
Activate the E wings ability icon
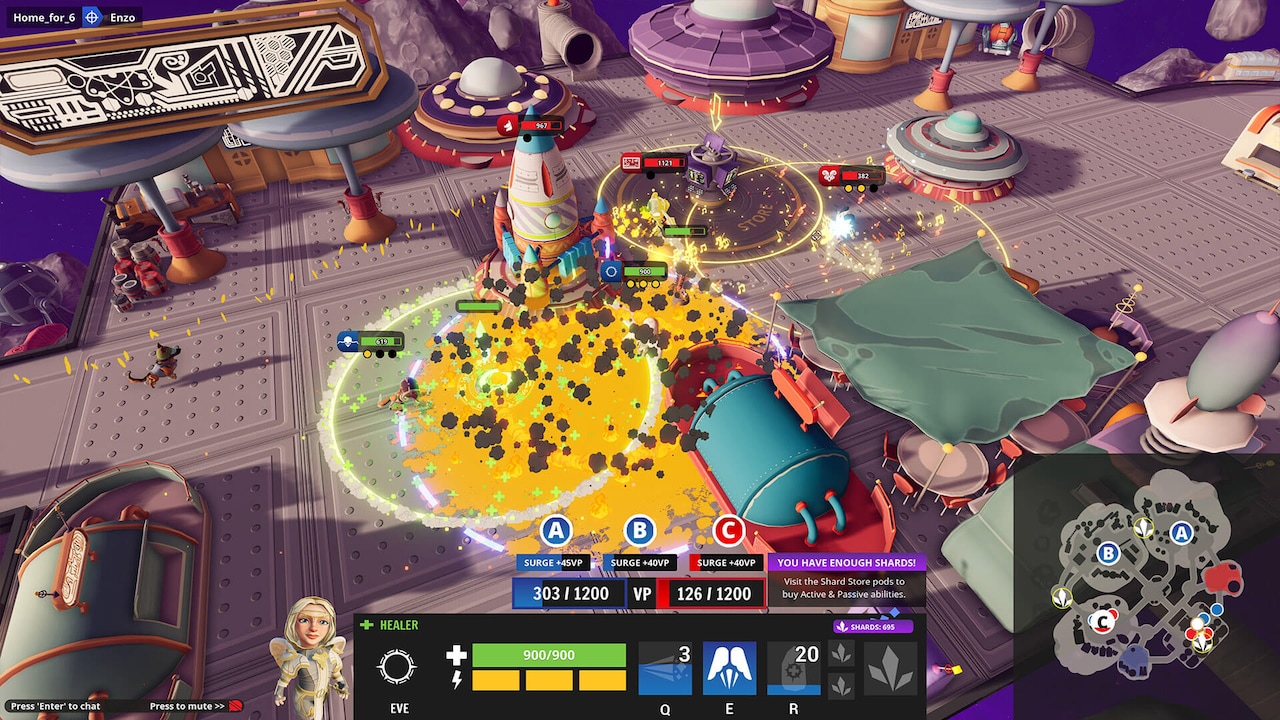[x=728, y=665]
